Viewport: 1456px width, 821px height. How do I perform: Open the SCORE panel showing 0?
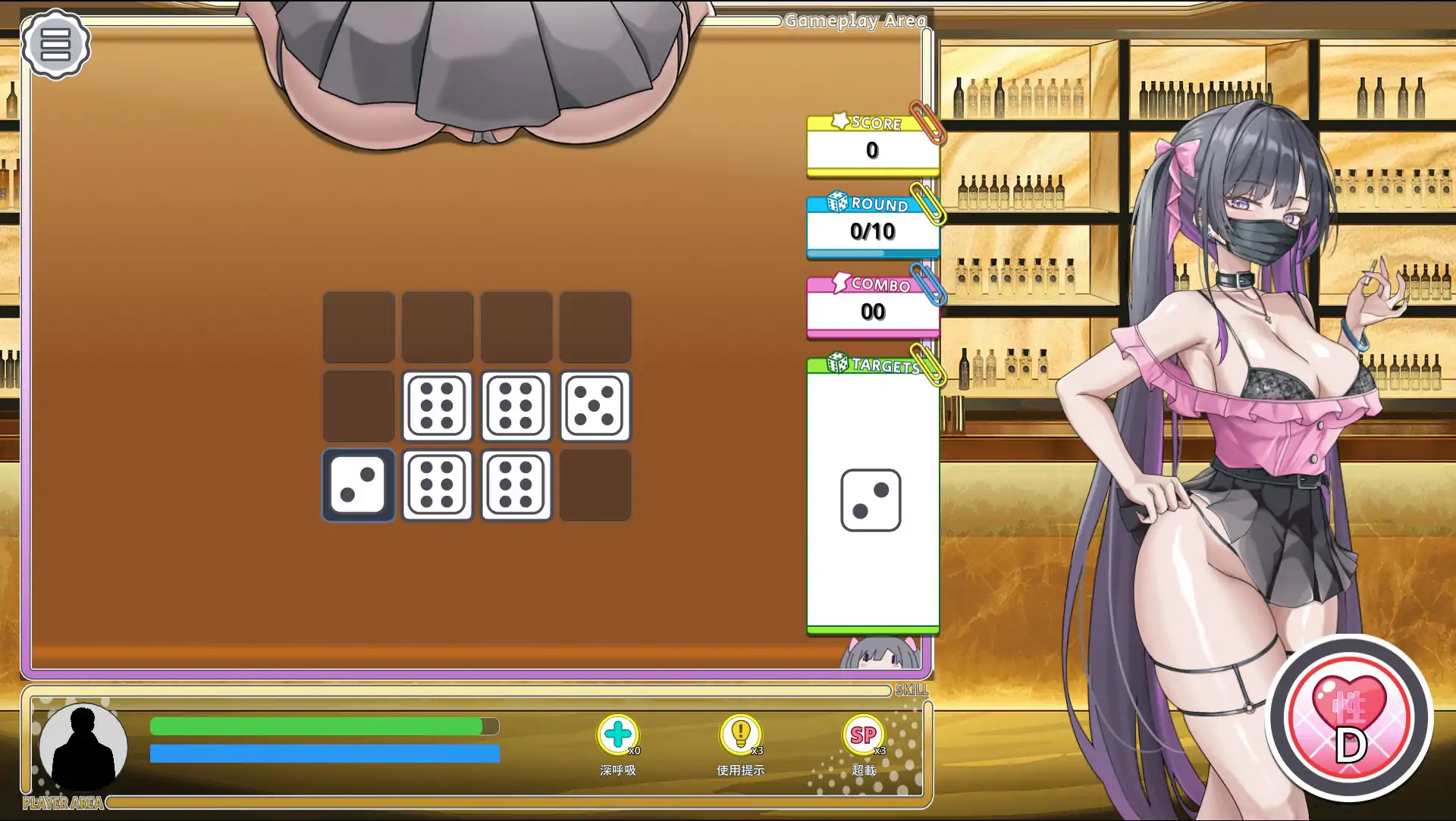[872, 149]
